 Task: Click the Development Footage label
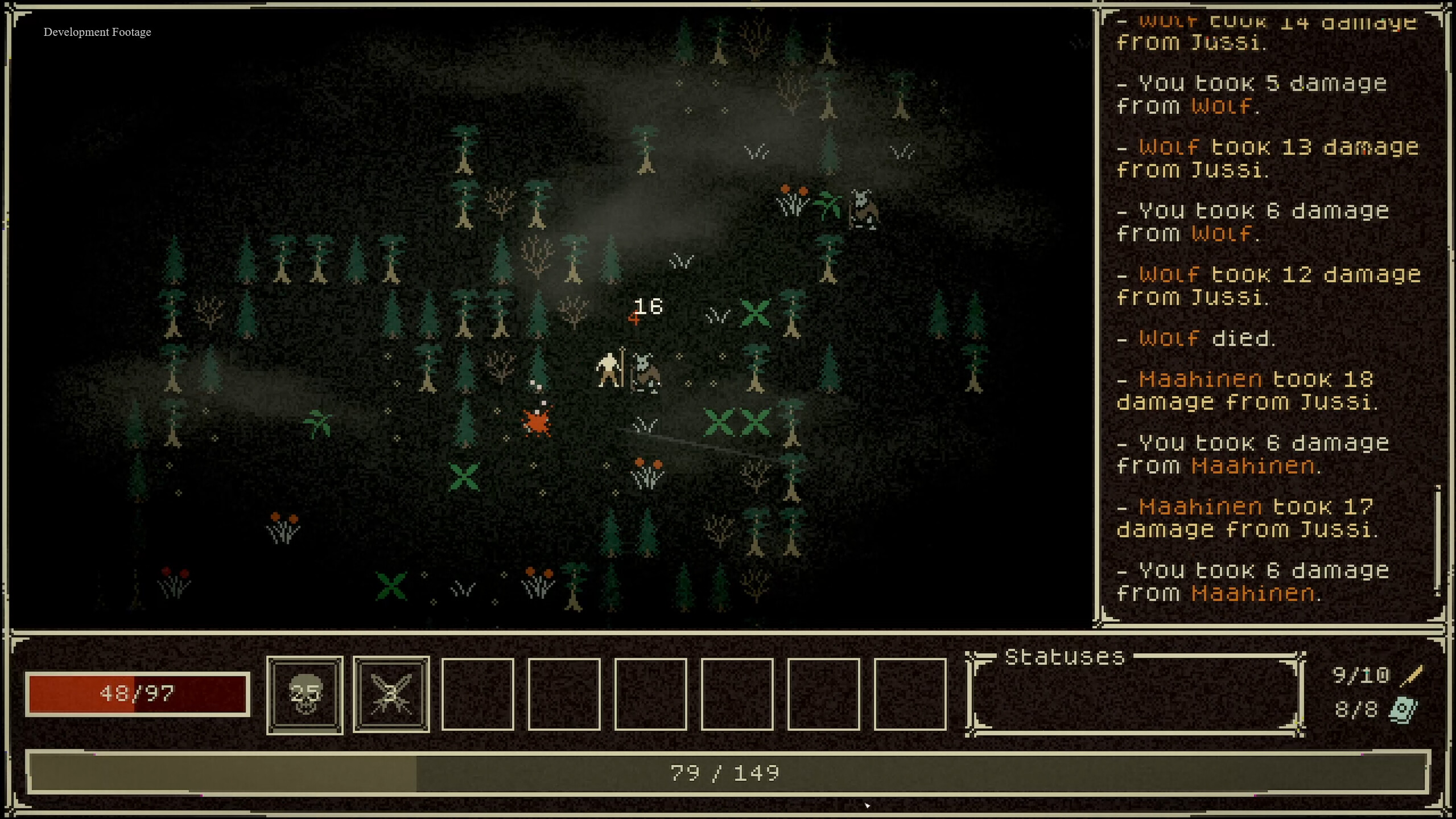click(x=97, y=32)
